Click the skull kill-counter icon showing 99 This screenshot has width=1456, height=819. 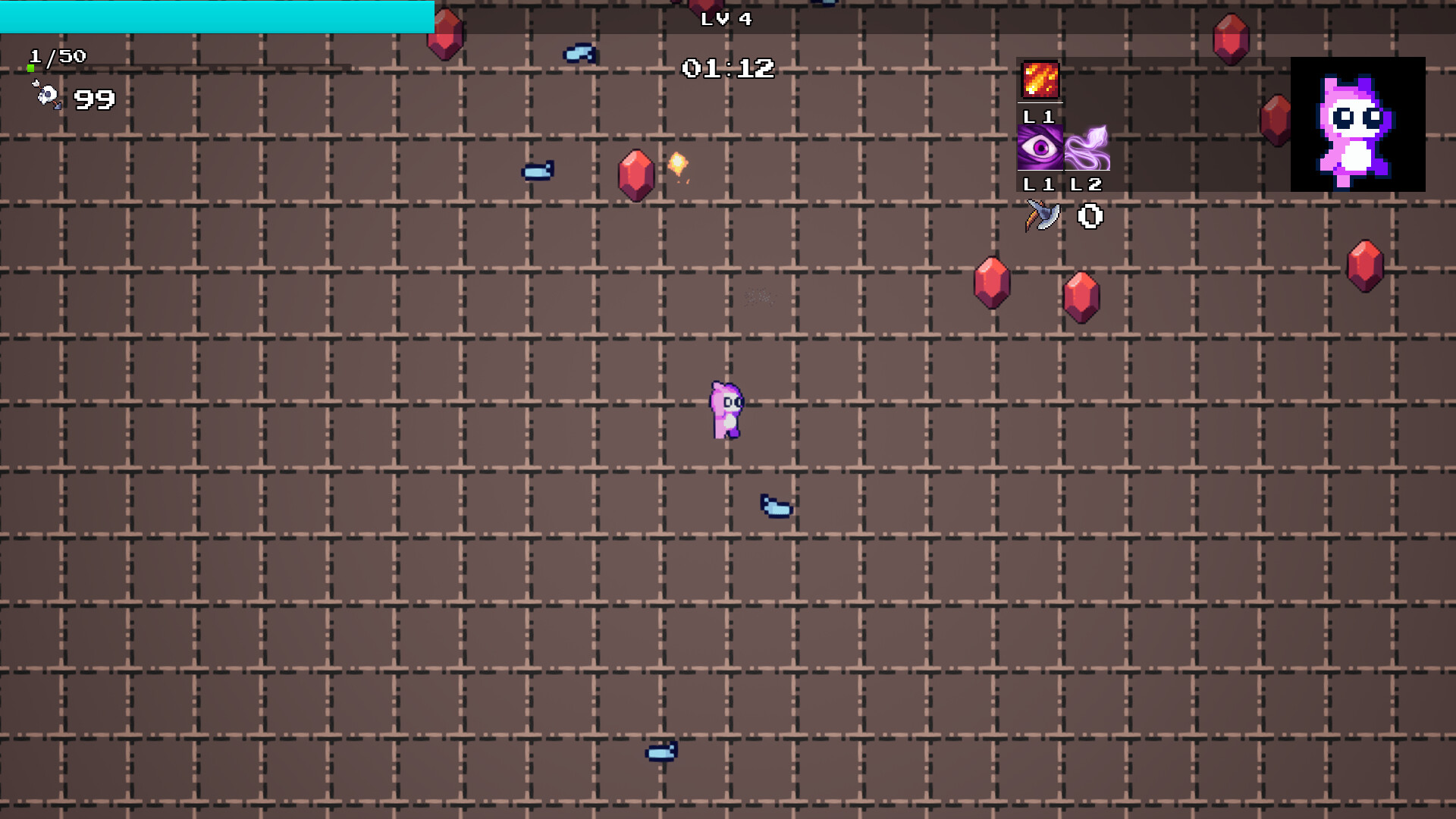[x=47, y=95]
